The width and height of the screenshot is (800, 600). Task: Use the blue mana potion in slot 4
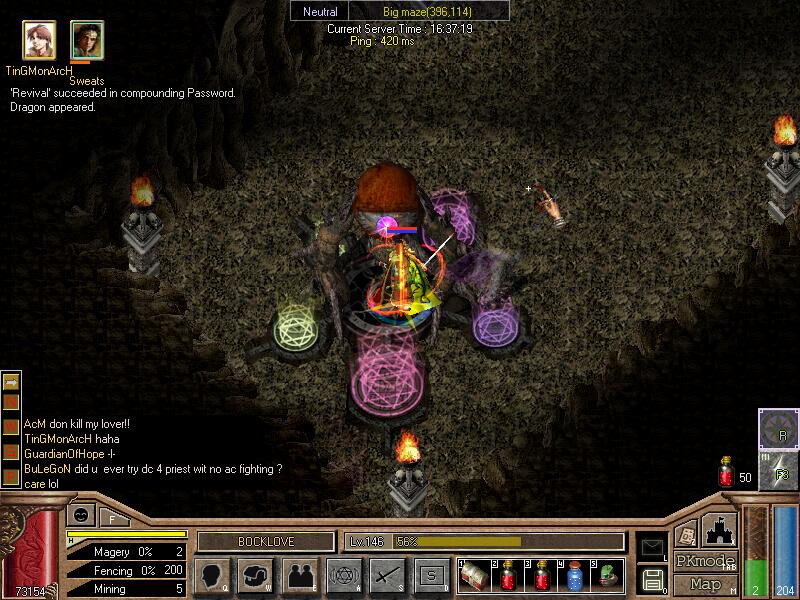pyautogui.click(x=574, y=576)
